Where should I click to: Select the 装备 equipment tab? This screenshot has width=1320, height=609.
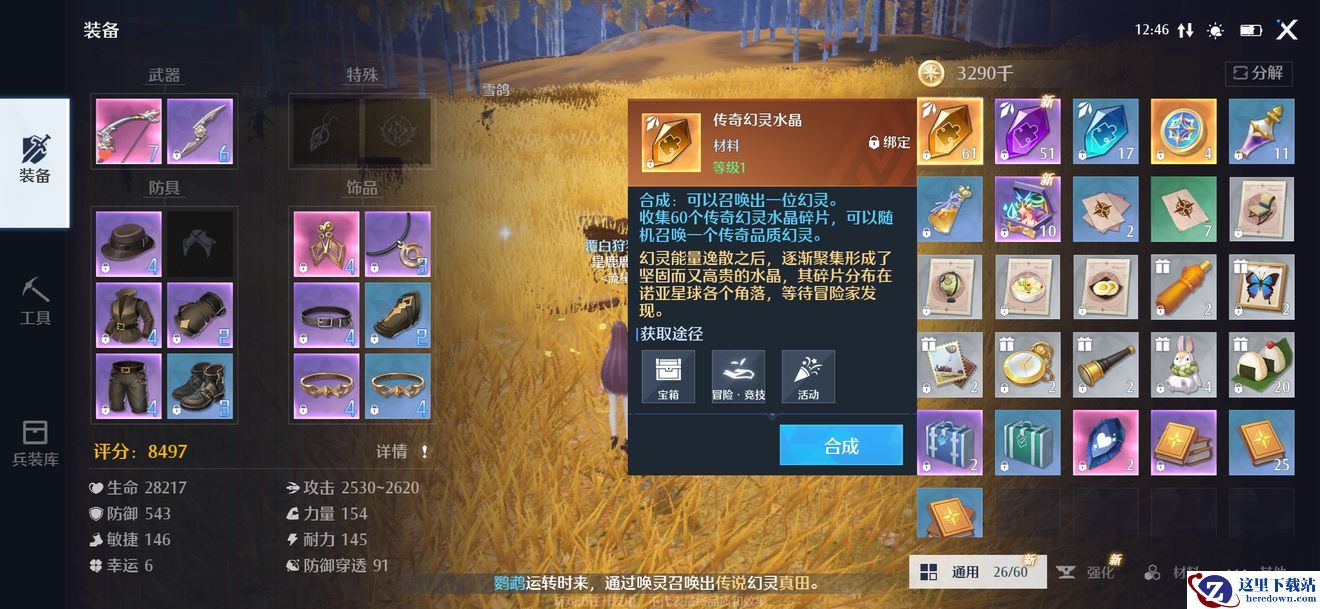(35, 162)
